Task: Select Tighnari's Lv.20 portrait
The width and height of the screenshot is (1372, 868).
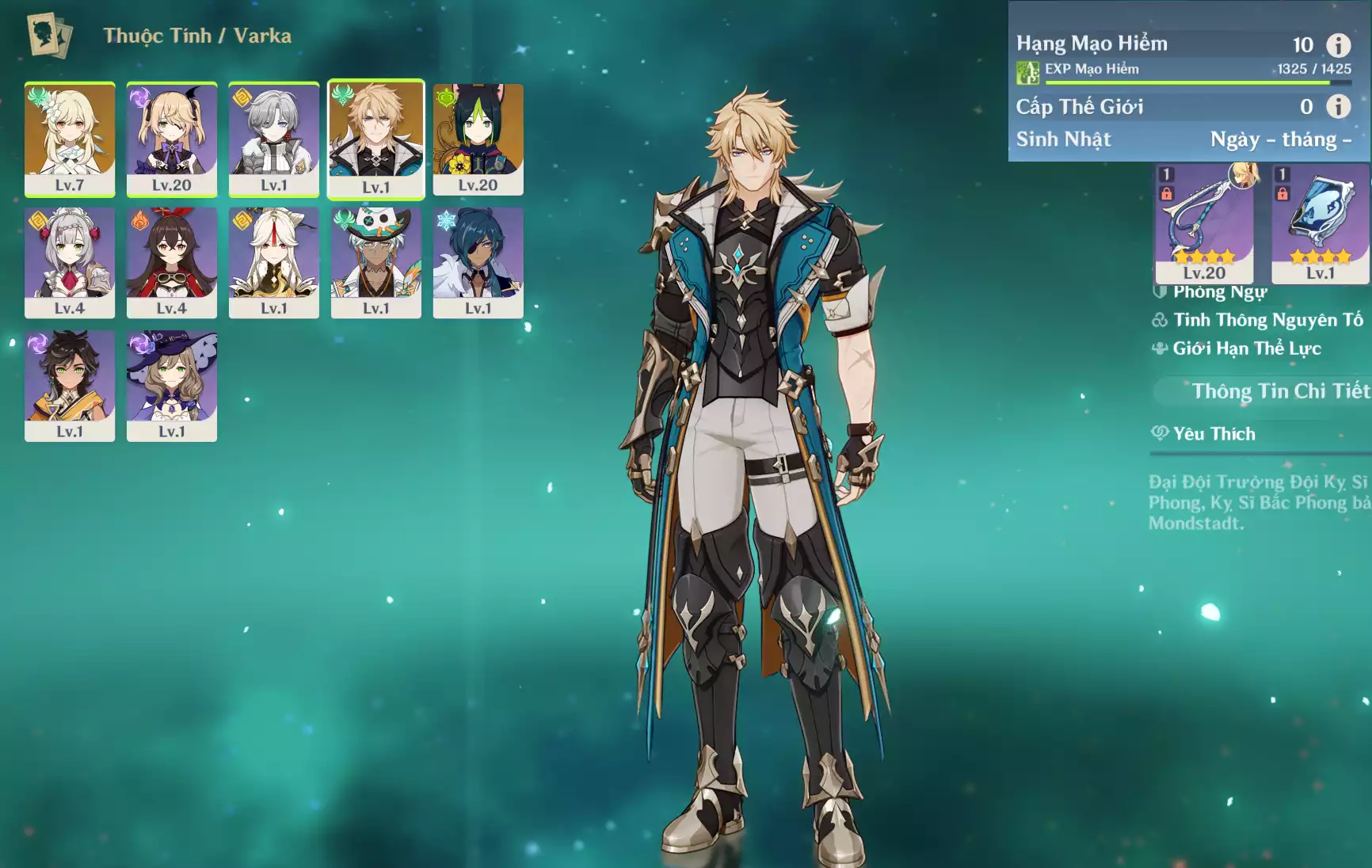Action: (478, 138)
